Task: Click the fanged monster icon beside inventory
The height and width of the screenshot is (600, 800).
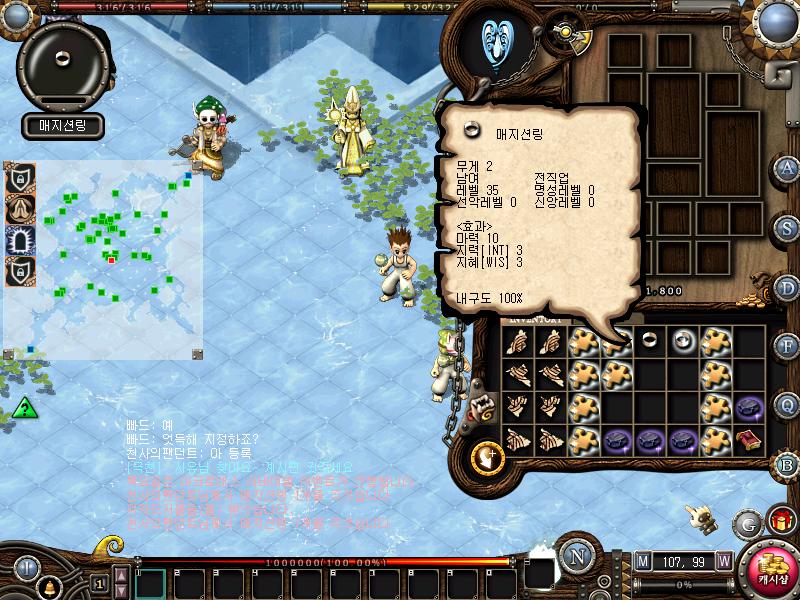Action: coord(484,407)
